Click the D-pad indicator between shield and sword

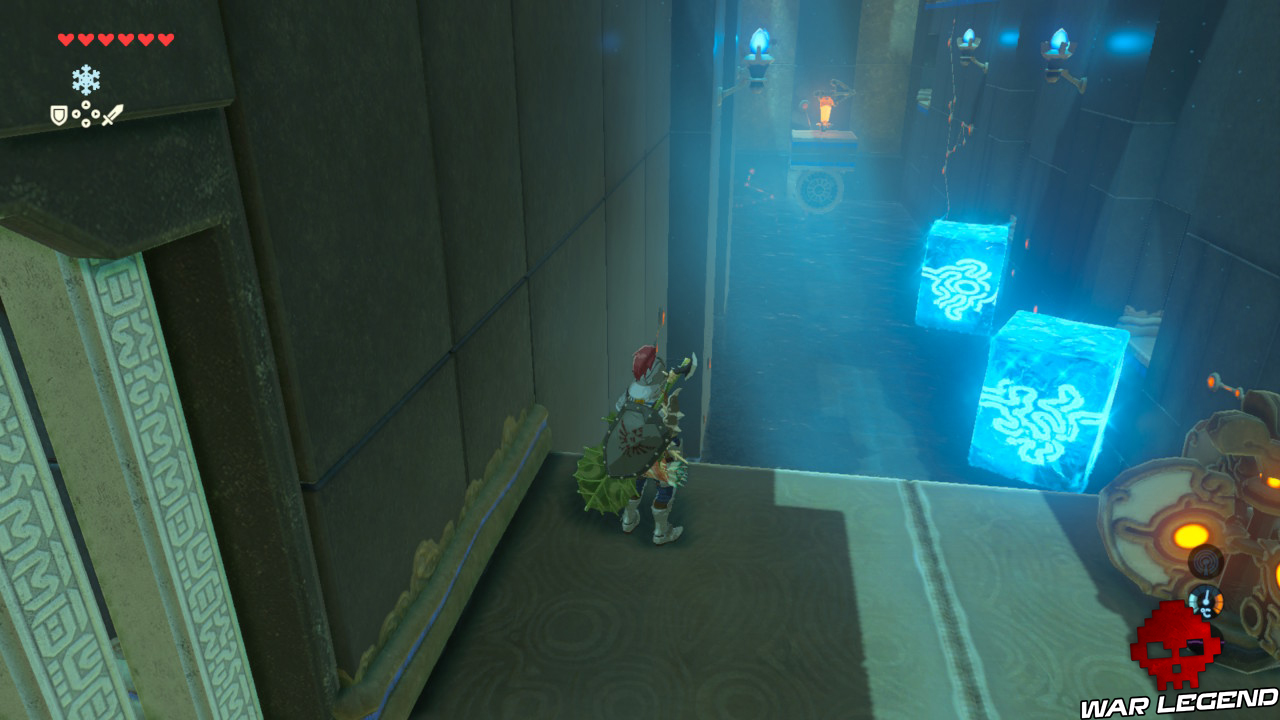pos(86,113)
